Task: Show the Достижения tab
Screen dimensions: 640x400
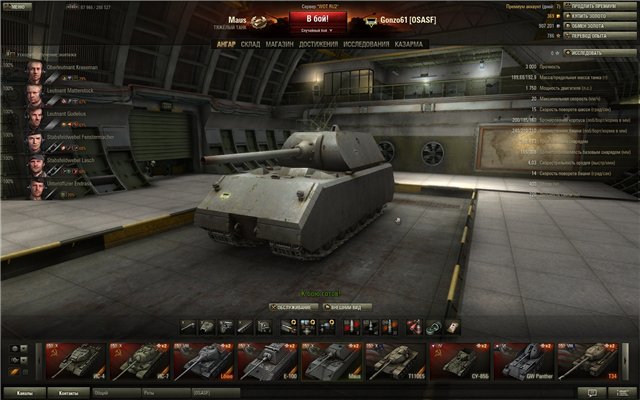Action: [x=318, y=44]
